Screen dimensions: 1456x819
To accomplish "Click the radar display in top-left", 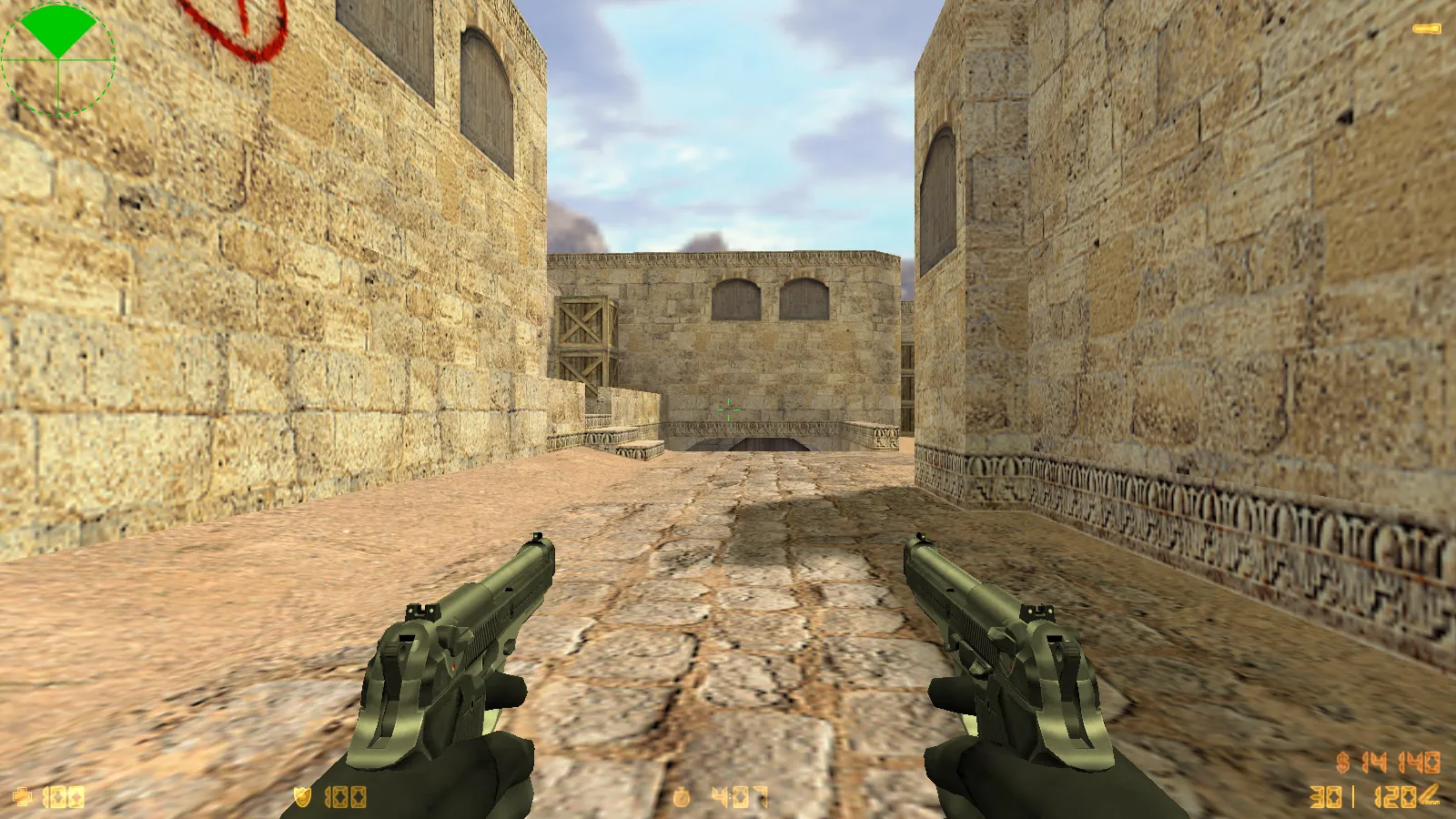I will pos(59,59).
